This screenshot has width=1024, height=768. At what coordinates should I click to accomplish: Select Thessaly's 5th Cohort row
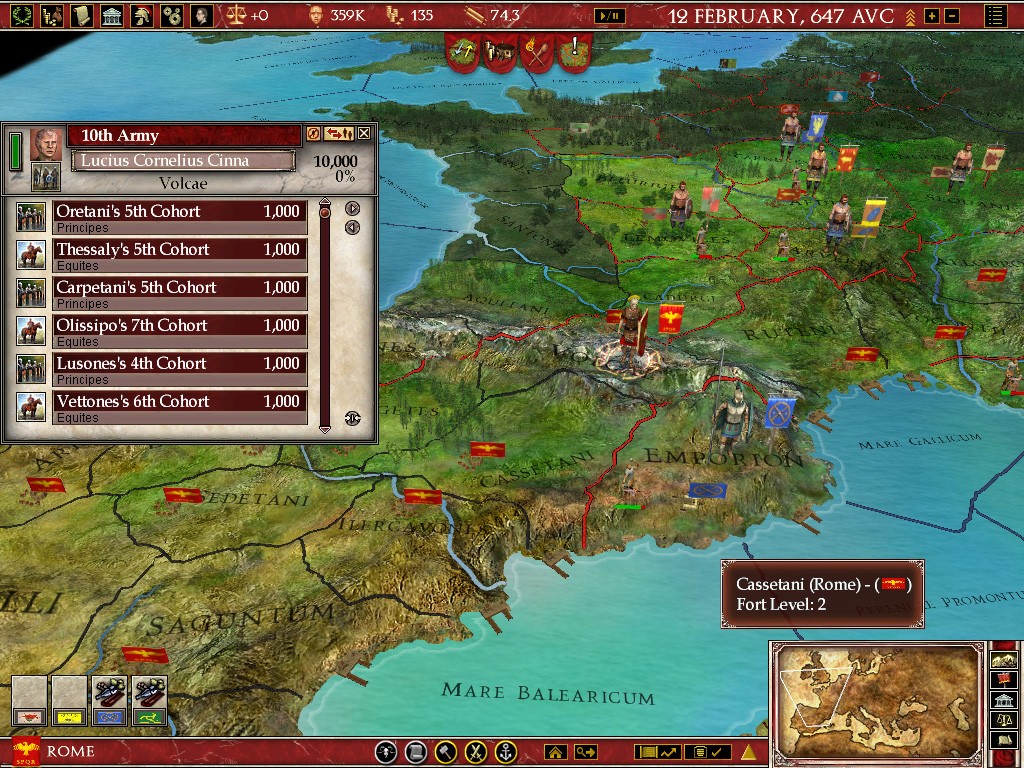[178, 250]
